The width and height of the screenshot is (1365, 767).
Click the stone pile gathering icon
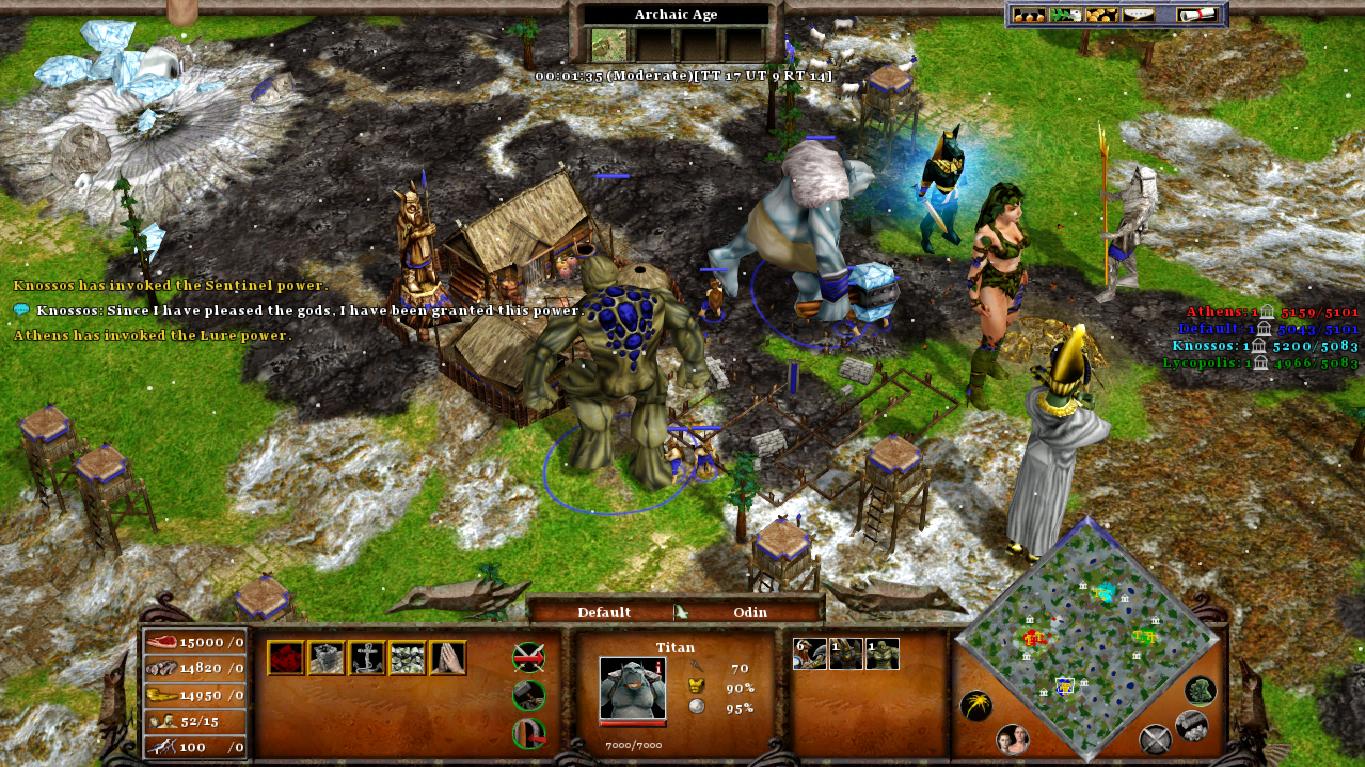click(406, 657)
